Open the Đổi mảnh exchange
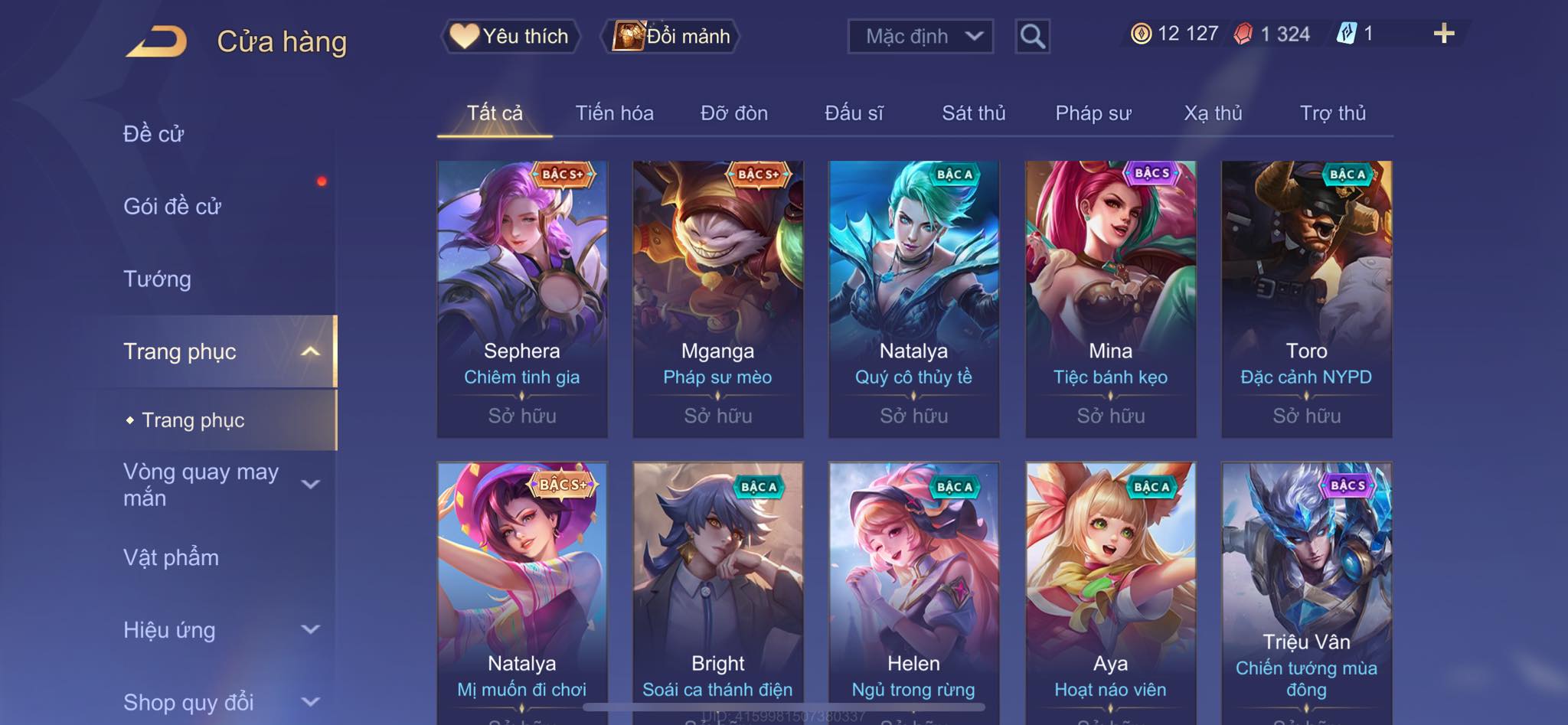The width and height of the screenshot is (1568, 725). 672,36
